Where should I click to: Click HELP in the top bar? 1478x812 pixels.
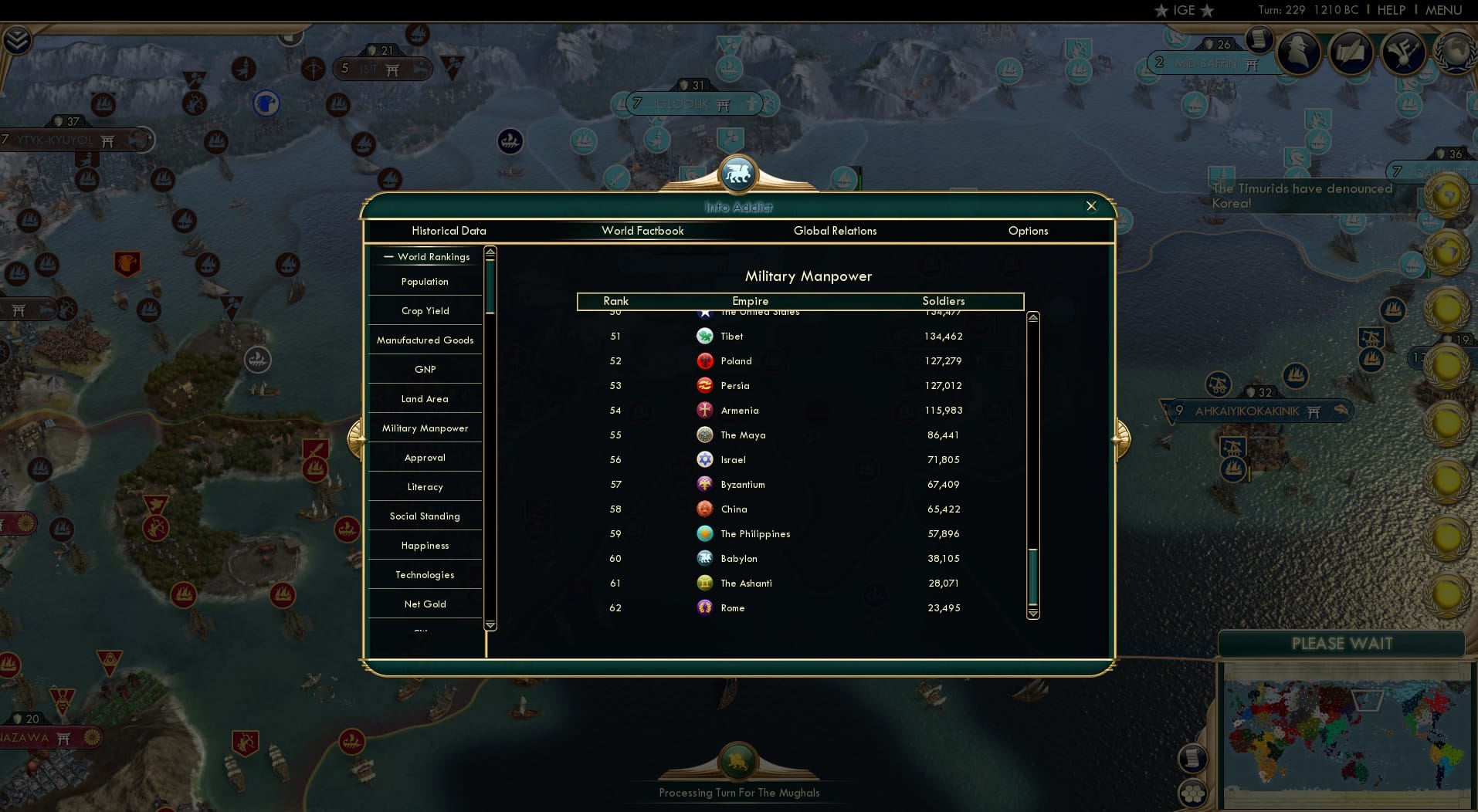pyautogui.click(x=1391, y=10)
